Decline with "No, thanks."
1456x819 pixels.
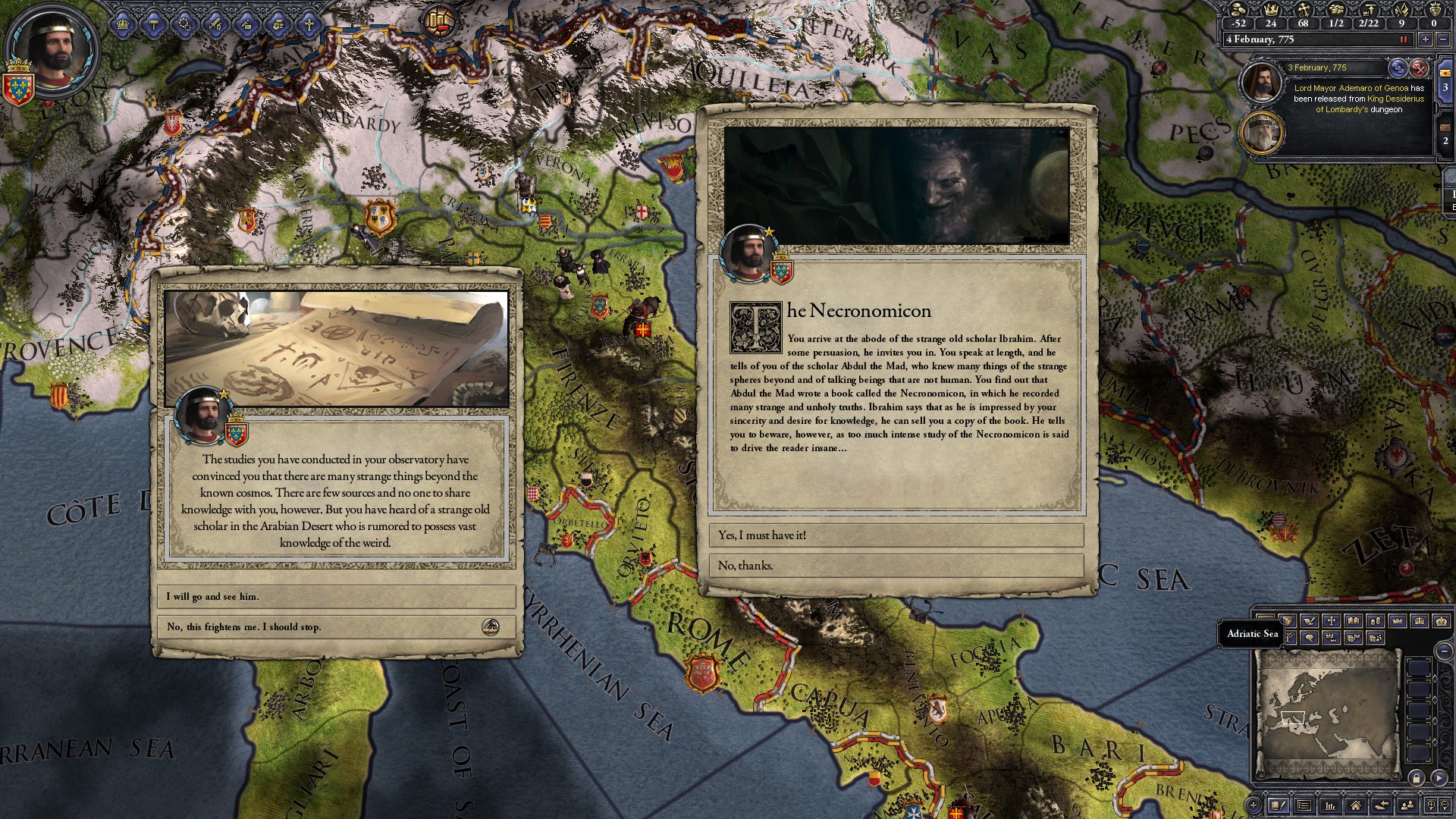tap(896, 566)
